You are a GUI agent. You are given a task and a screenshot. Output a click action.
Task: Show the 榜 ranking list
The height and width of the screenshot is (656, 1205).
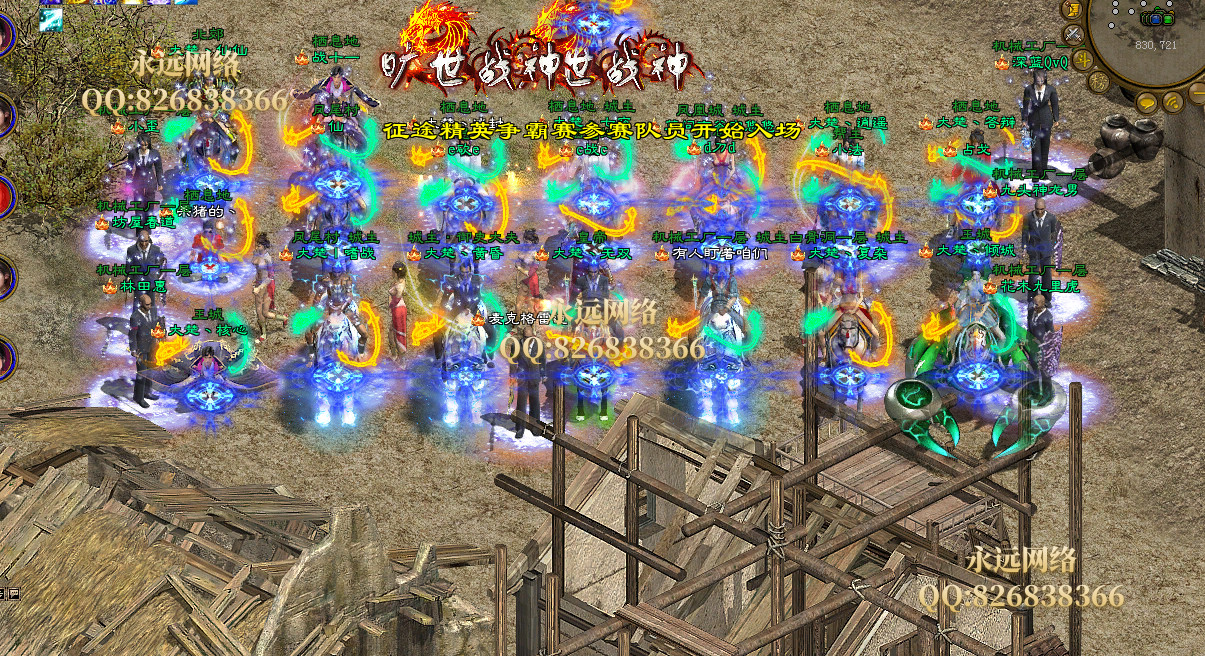[x=1099, y=82]
